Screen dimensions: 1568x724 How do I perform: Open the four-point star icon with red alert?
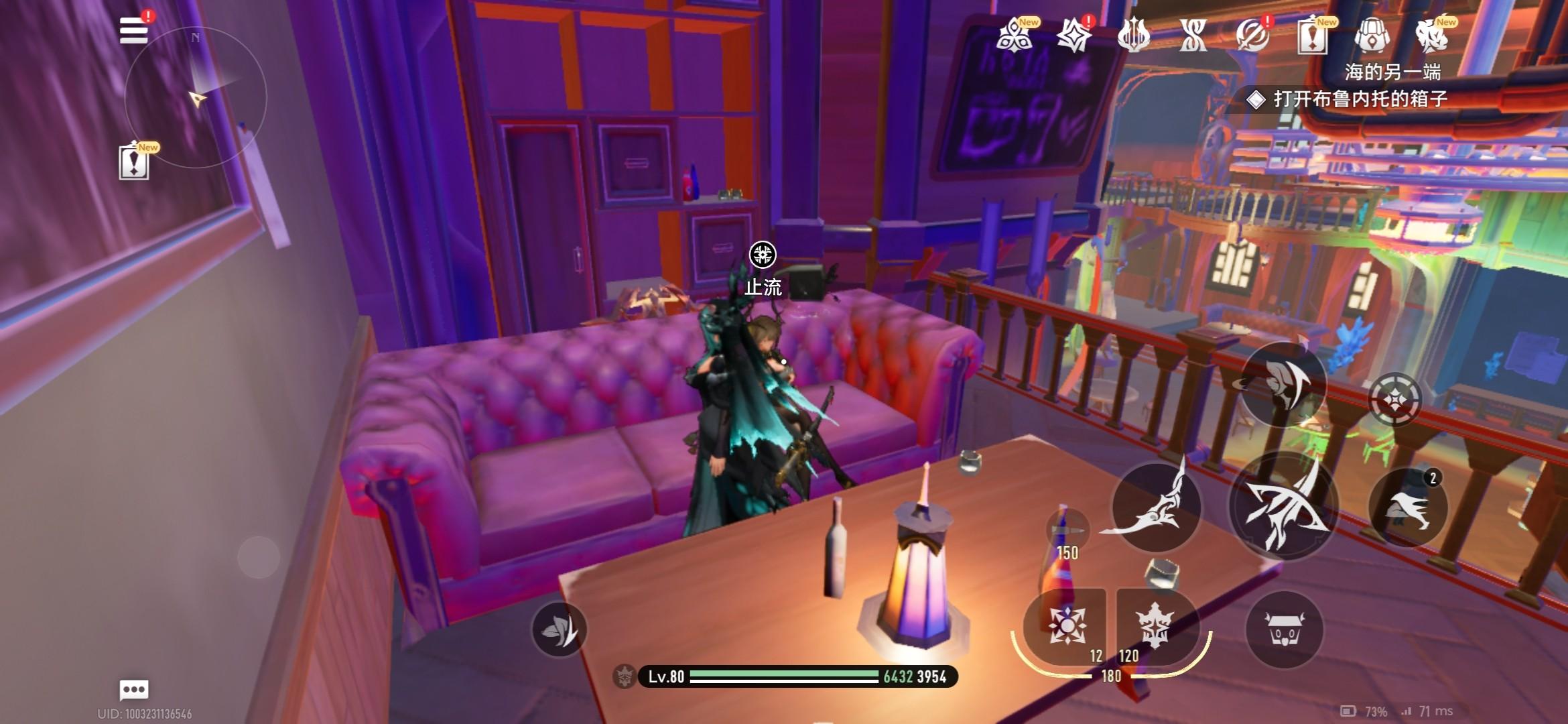tap(1074, 36)
